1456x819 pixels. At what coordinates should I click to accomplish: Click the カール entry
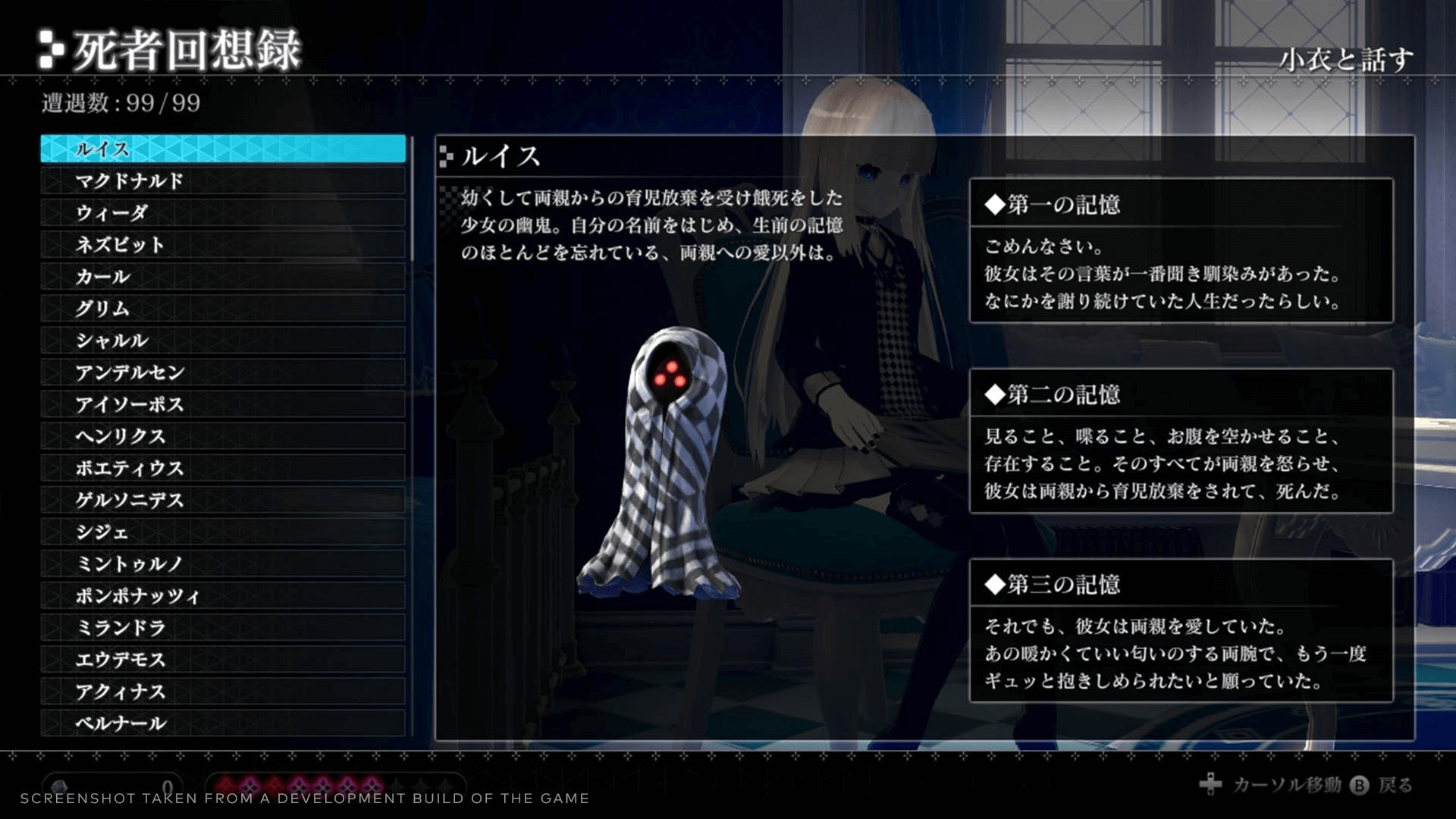coord(223,277)
